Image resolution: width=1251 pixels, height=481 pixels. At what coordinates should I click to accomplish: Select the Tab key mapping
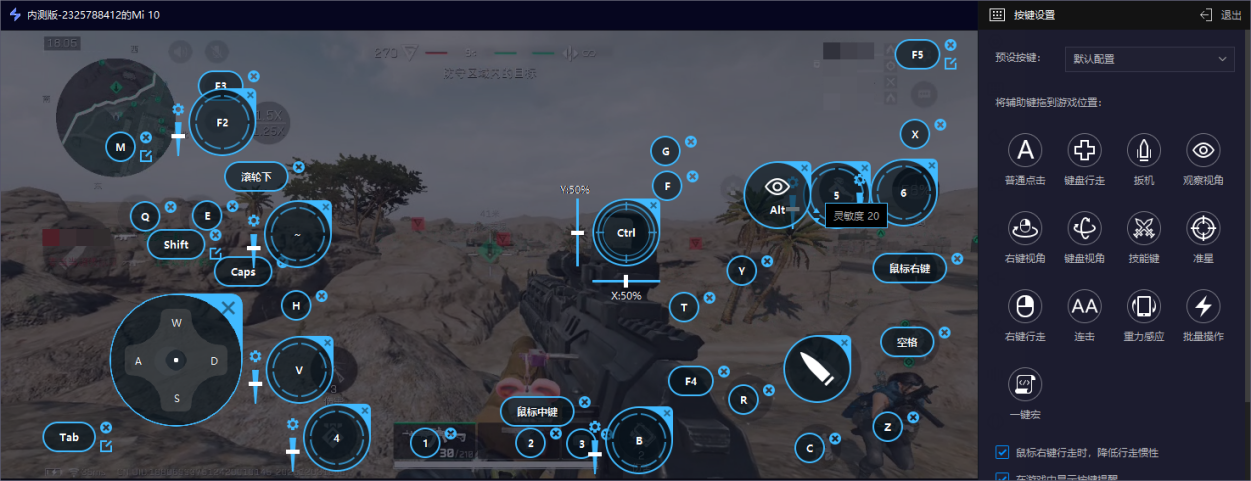coord(69,437)
